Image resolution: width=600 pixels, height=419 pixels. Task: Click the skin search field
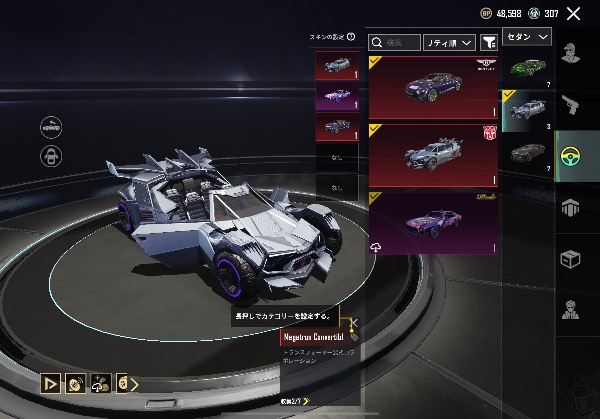click(394, 43)
